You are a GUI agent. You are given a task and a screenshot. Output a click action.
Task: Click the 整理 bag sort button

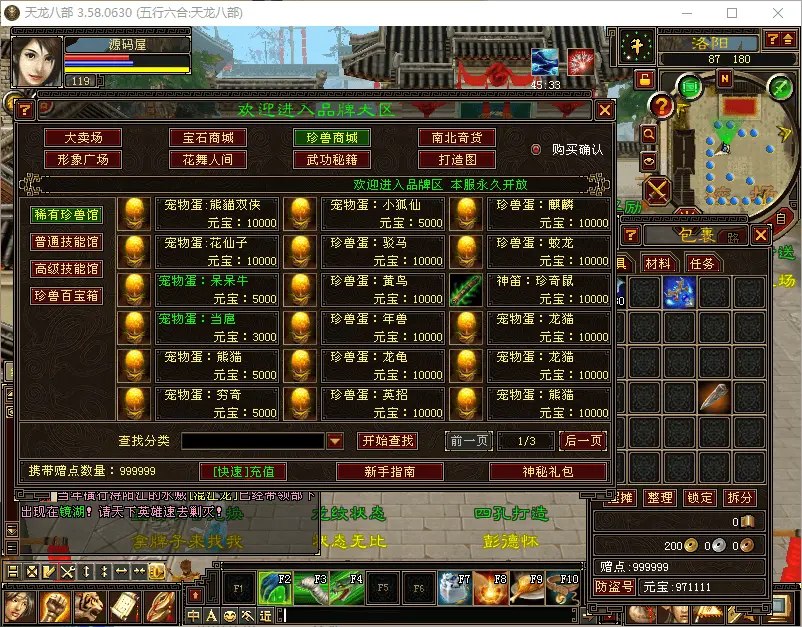click(659, 498)
